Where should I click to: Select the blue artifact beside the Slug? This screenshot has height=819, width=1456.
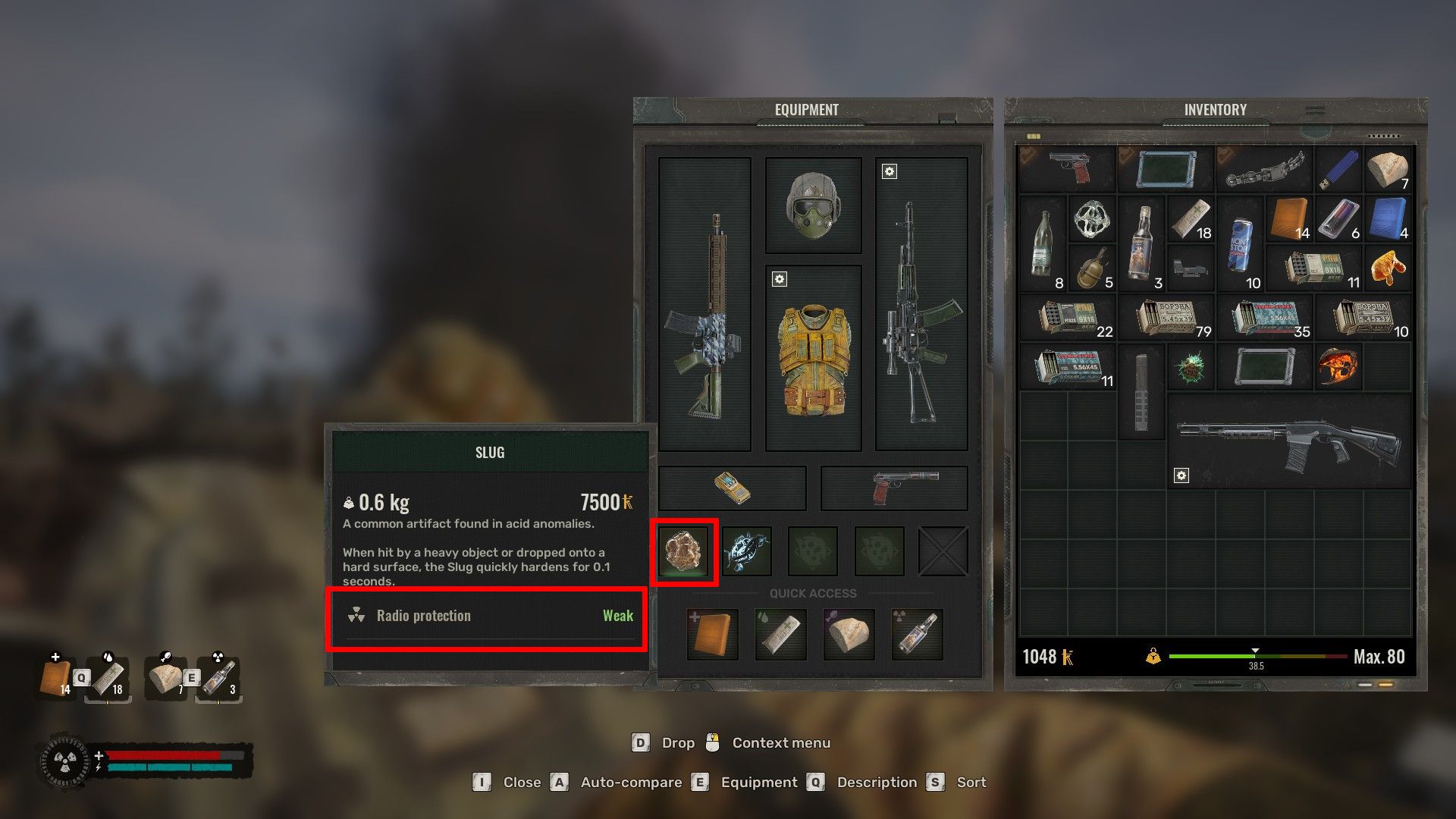(747, 551)
